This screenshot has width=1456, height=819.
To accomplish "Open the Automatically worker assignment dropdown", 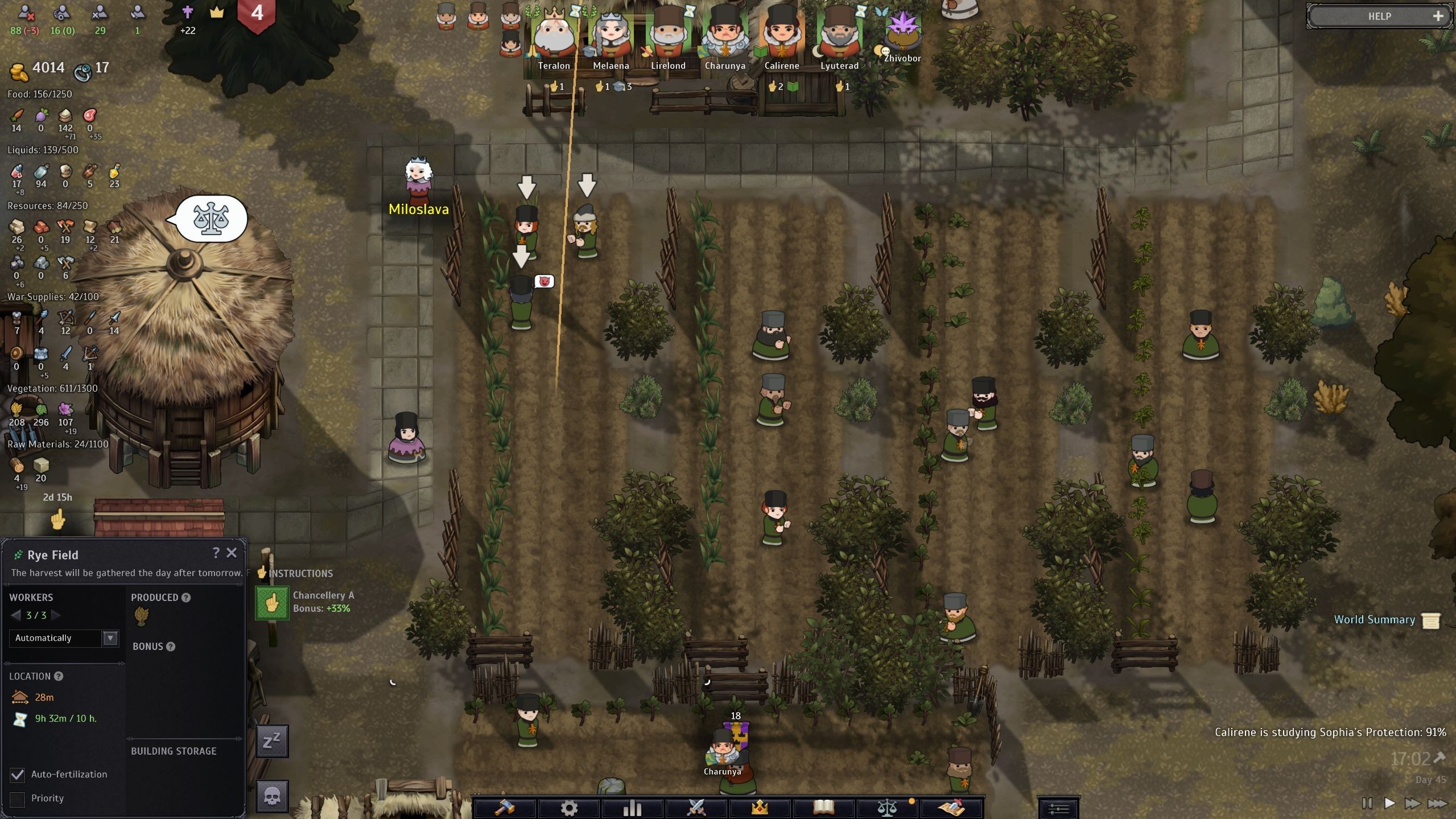I will click(110, 638).
